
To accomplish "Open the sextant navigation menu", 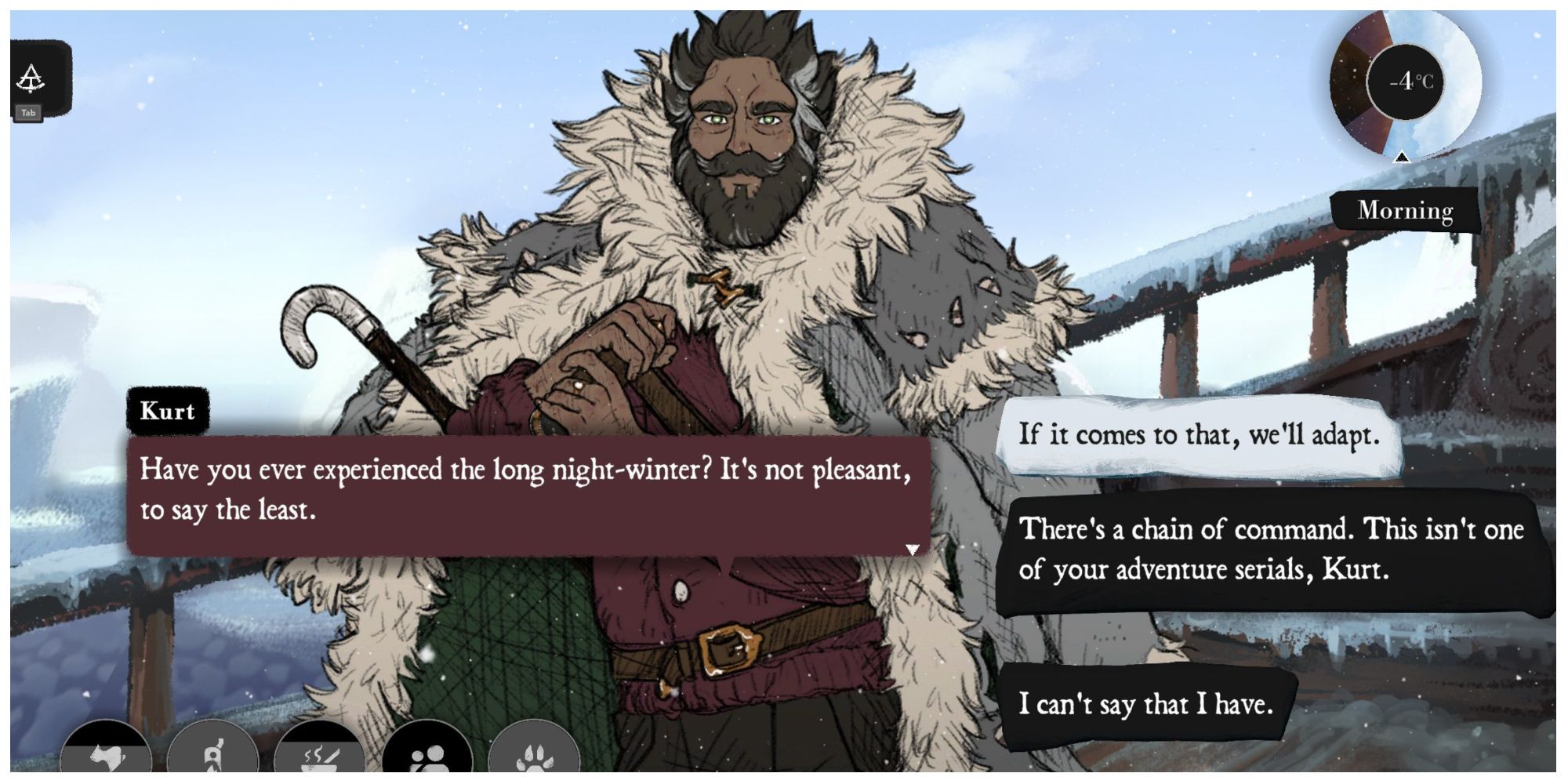I will point(33,78).
